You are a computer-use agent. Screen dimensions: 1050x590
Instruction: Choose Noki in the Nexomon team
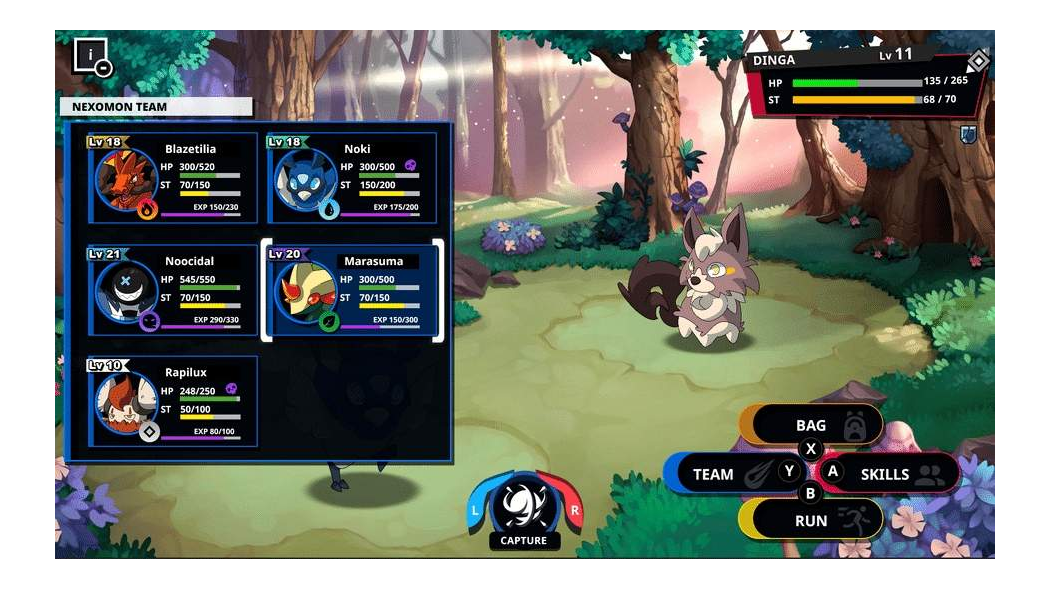point(352,178)
